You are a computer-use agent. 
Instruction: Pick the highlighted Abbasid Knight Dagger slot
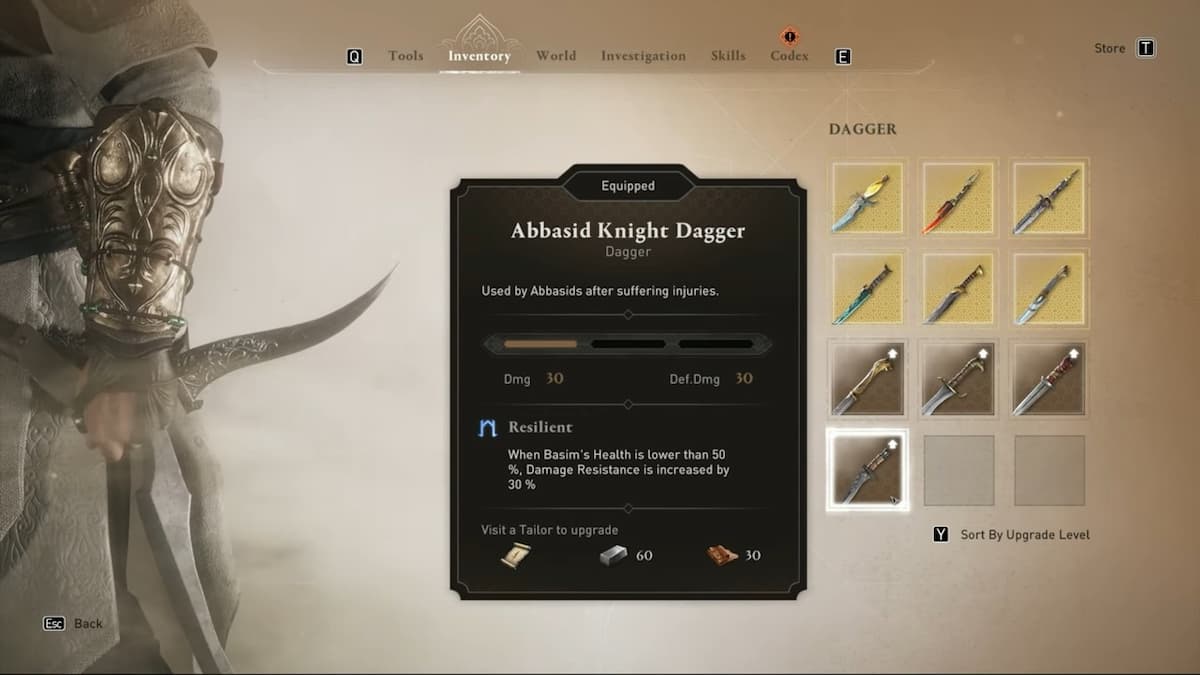tap(867, 470)
